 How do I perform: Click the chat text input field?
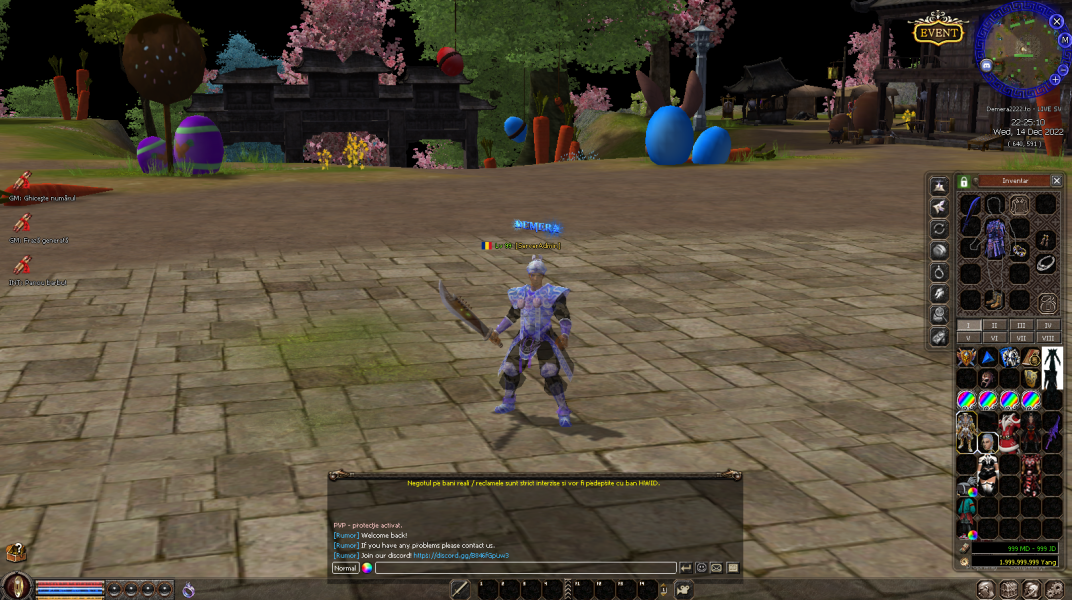525,568
